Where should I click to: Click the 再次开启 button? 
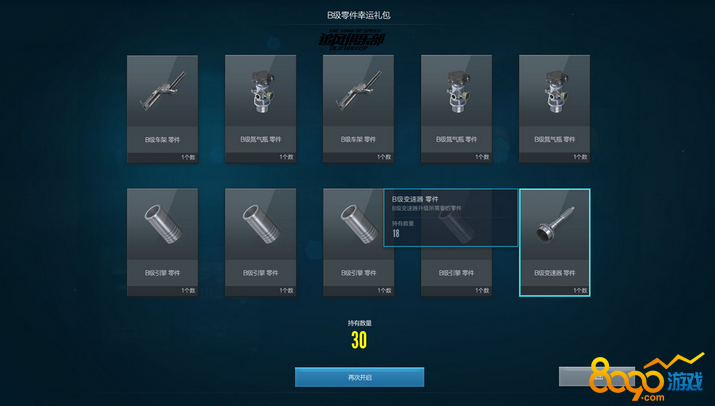pos(359,377)
